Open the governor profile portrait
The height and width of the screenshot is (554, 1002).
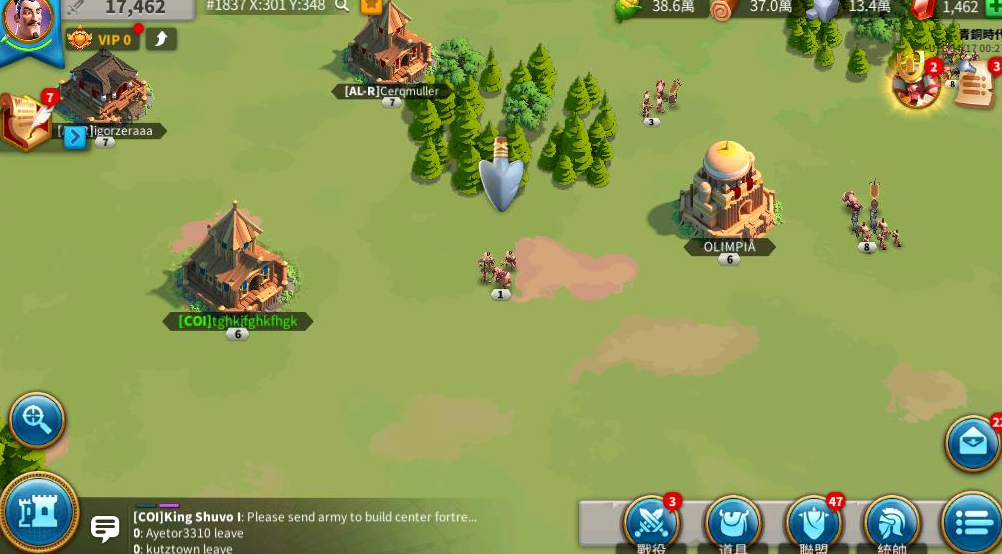(28, 22)
